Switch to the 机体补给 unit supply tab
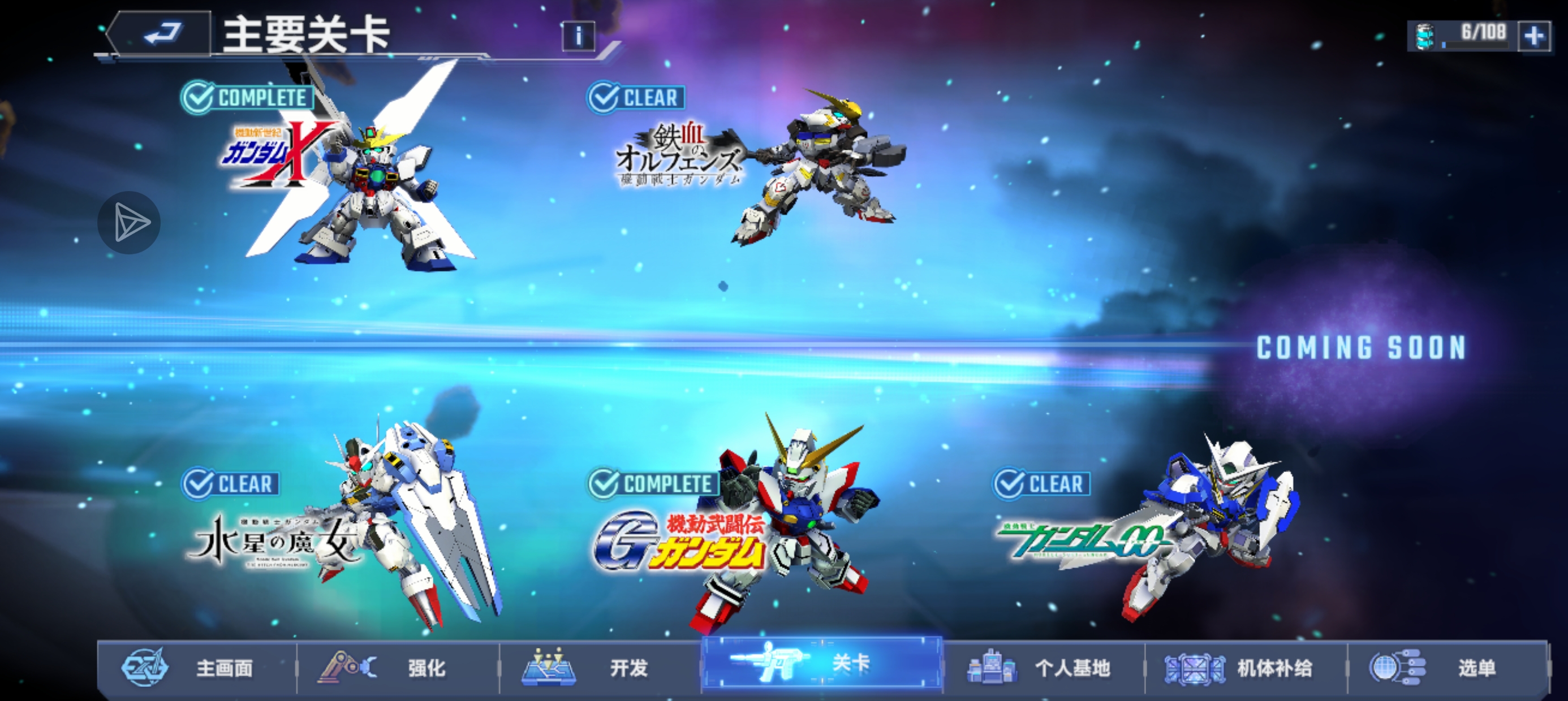The image size is (1568, 701). click(1246, 668)
